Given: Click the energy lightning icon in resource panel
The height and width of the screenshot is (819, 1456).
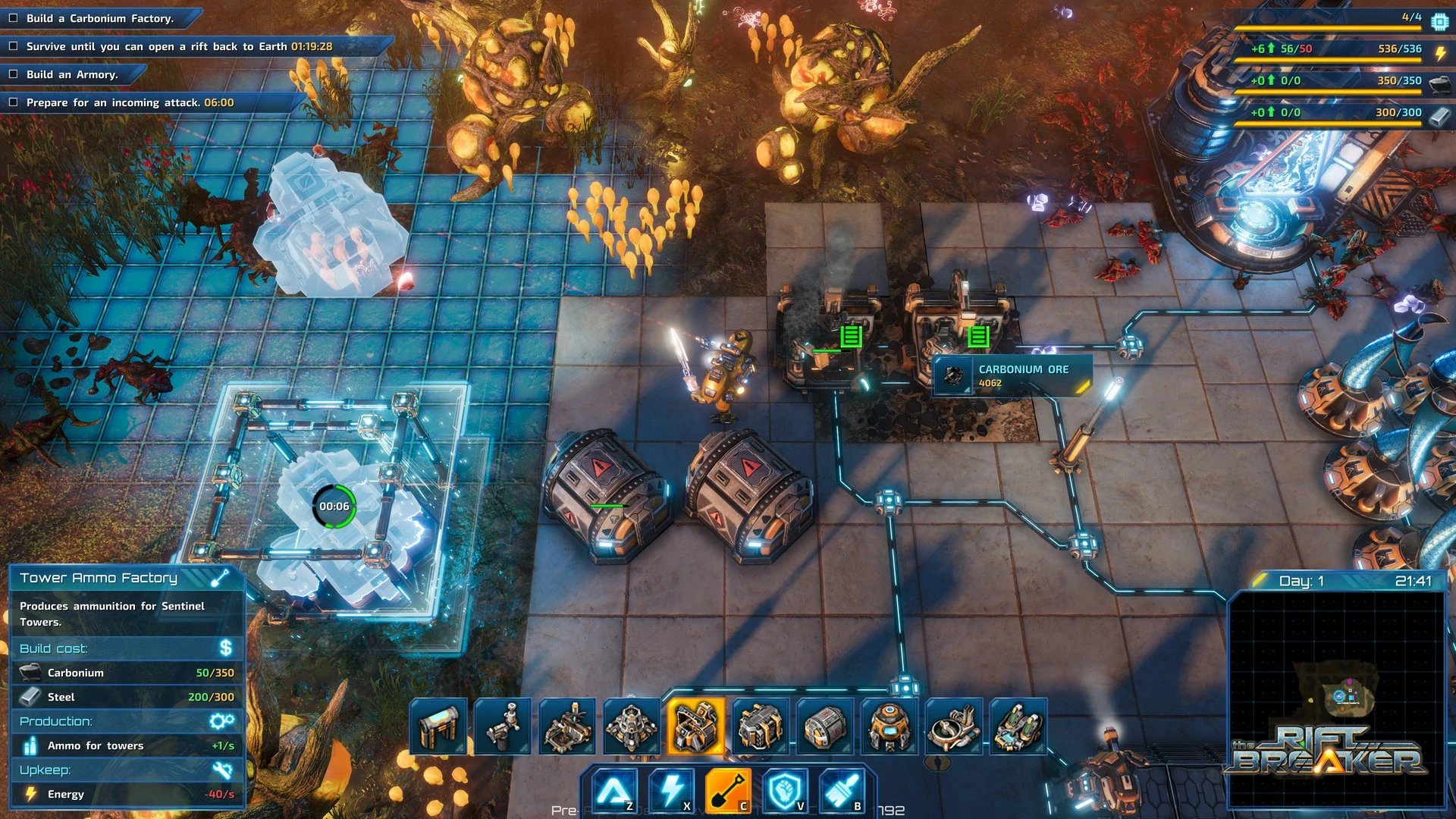Looking at the screenshot, I should pyautogui.click(x=1440, y=52).
